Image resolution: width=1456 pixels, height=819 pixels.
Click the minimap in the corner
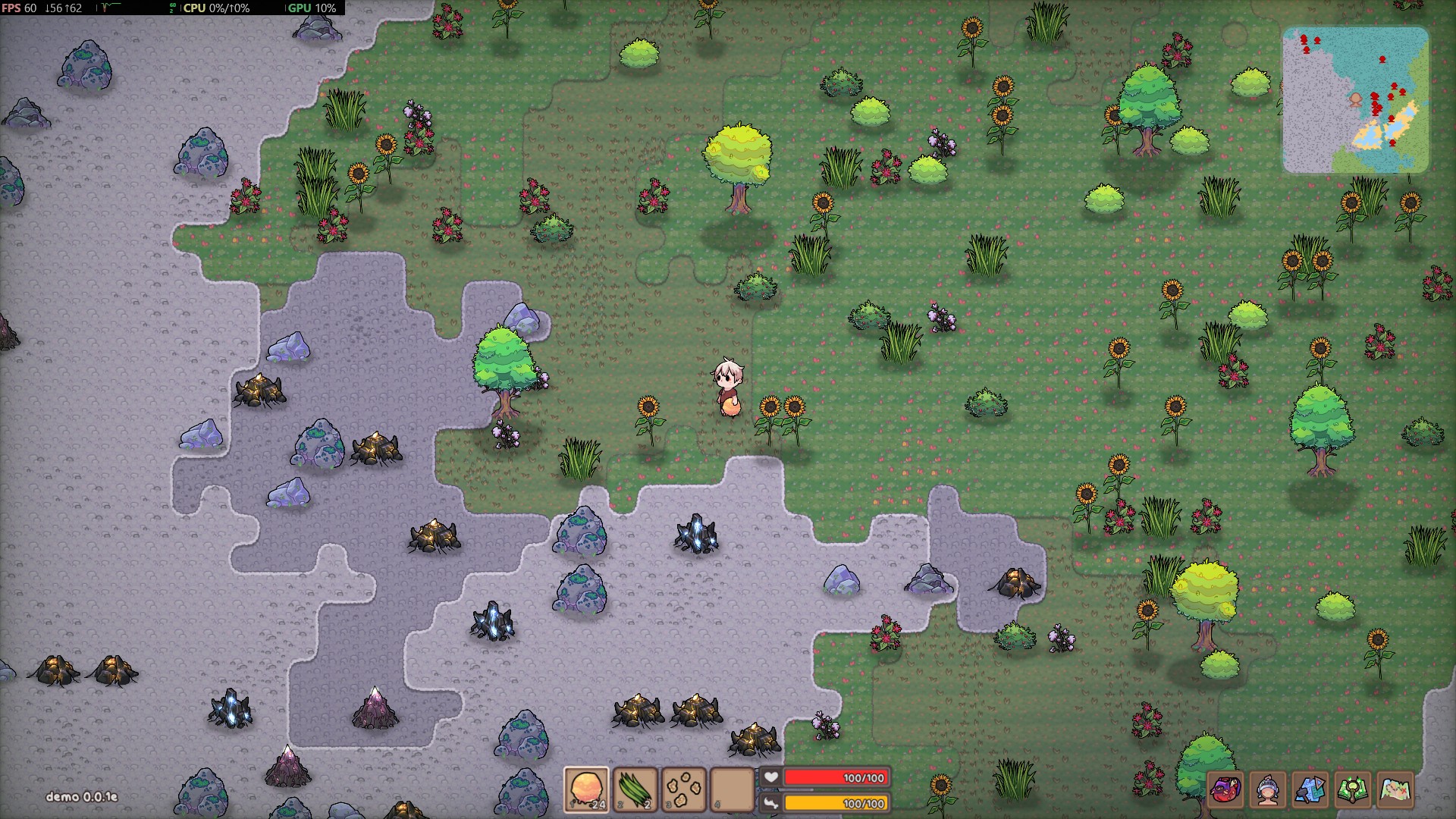click(x=1355, y=100)
